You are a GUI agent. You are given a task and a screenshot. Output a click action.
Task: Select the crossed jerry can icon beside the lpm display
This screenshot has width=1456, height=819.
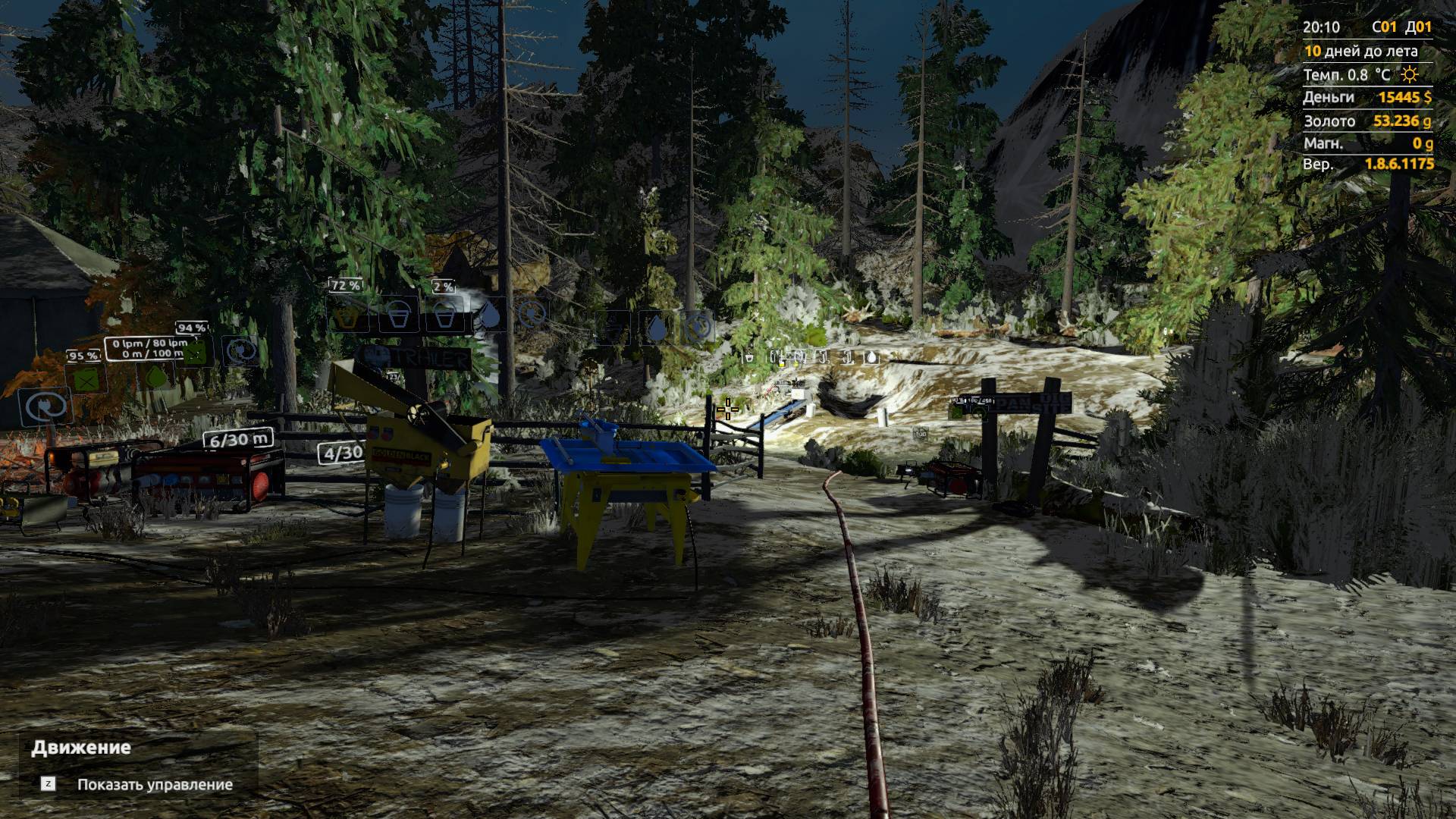[x=194, y=353]
